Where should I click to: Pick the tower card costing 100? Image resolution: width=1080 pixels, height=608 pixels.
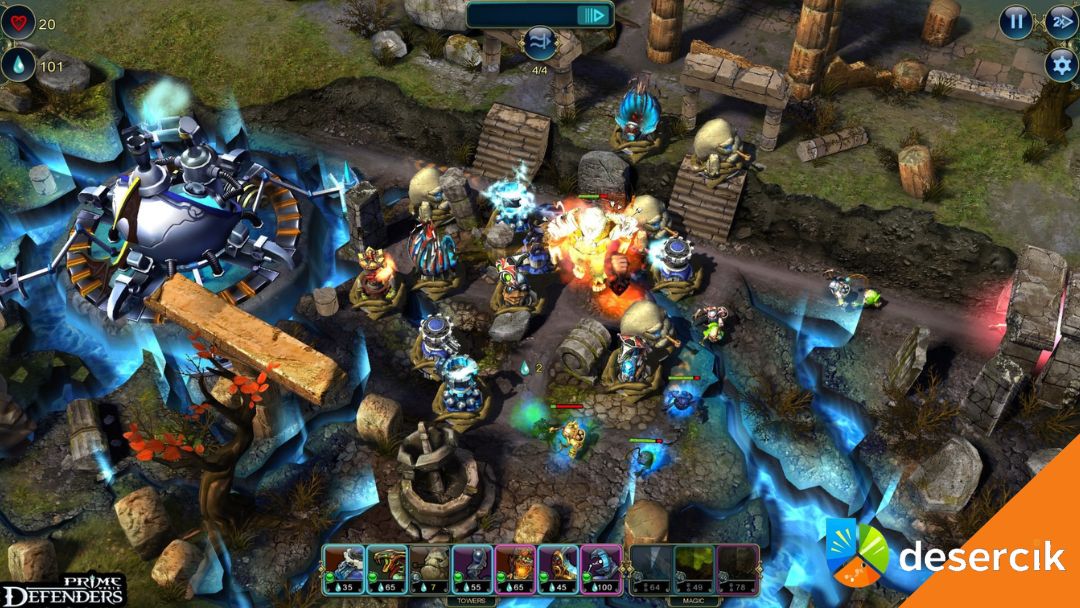(601, 568)
